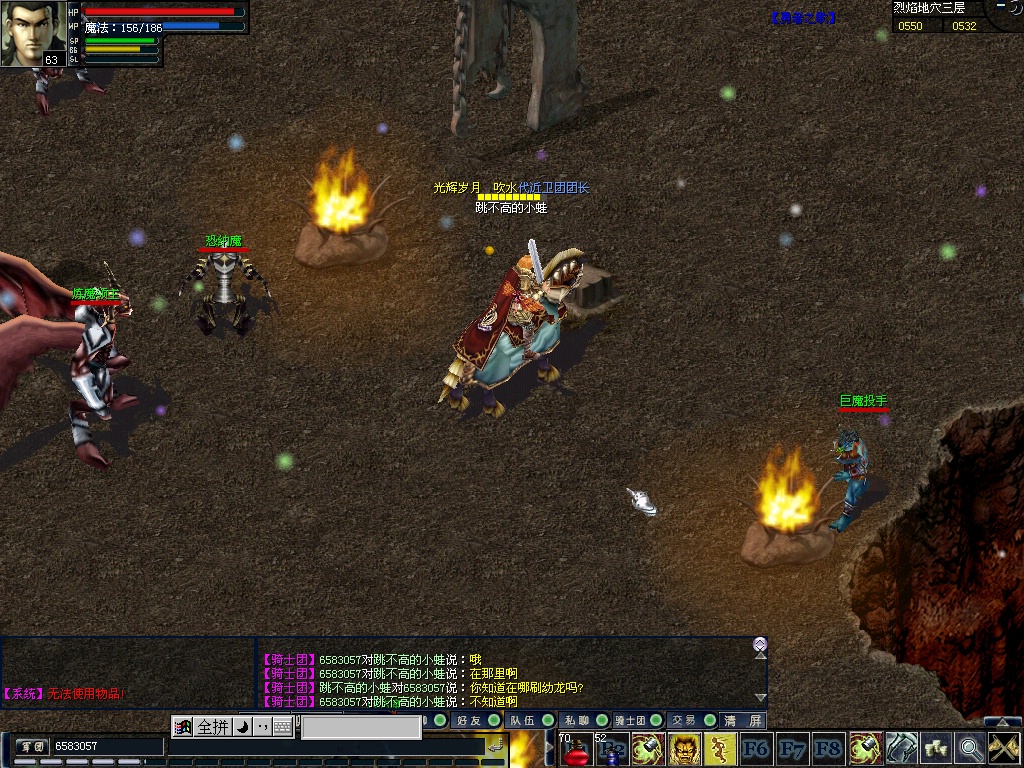Viewport: 1024px width, 768px height.
Task: Use the blue mana potion slot
Action: coord(611,749)
